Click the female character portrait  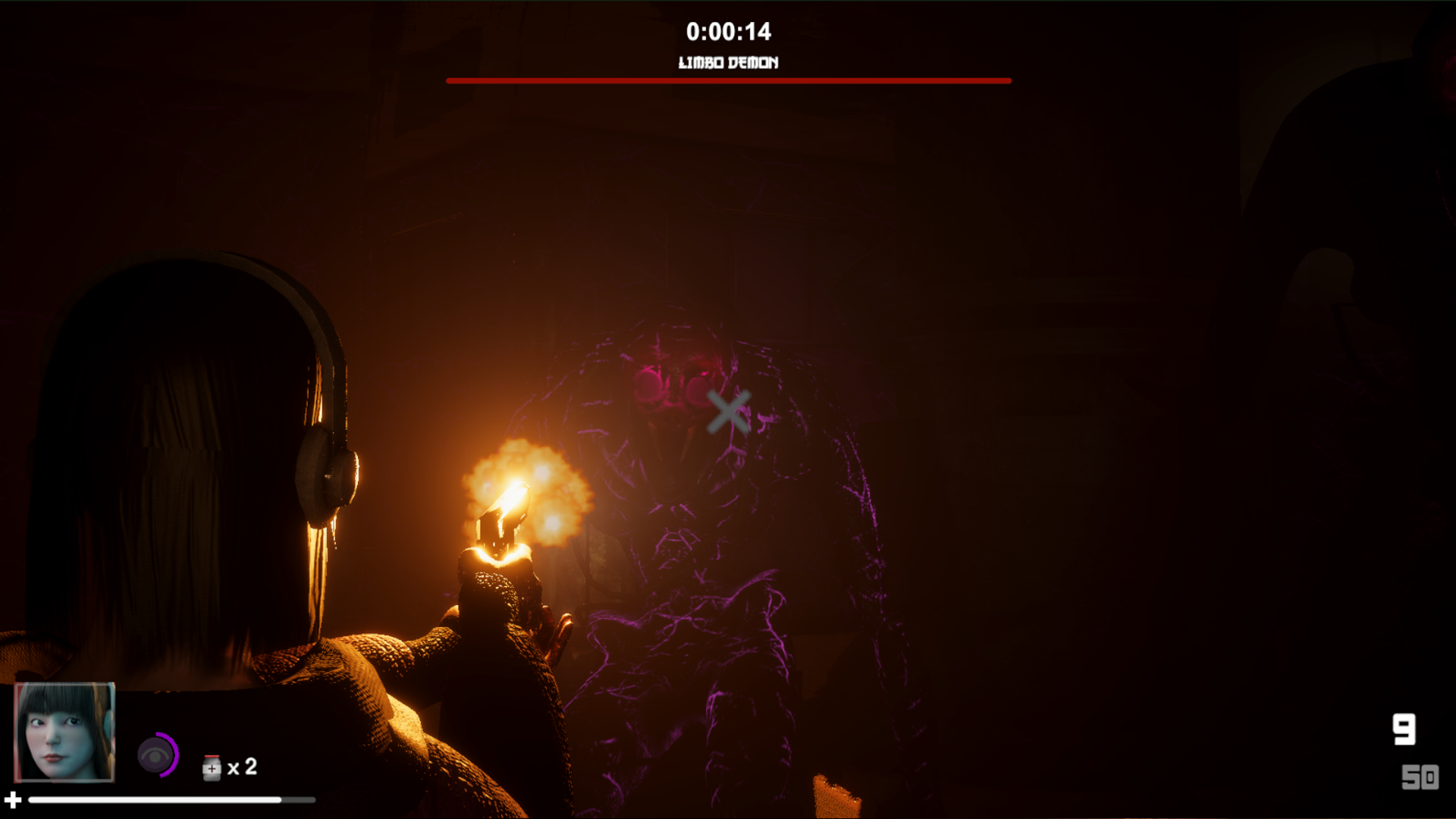pos(64,732)
